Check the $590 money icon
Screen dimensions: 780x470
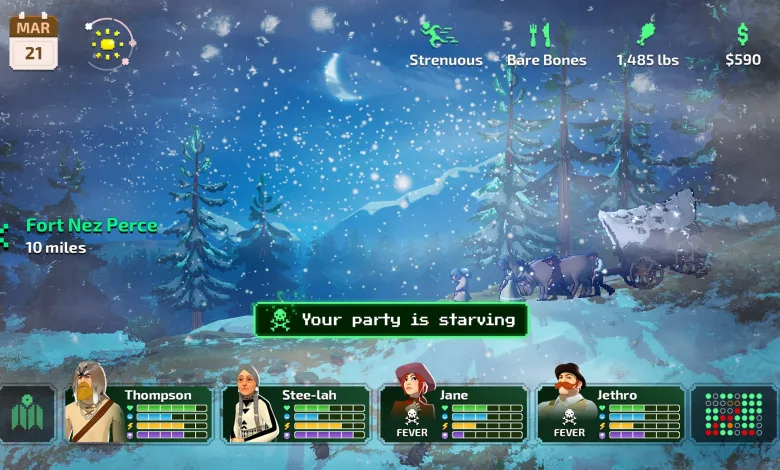743,44
